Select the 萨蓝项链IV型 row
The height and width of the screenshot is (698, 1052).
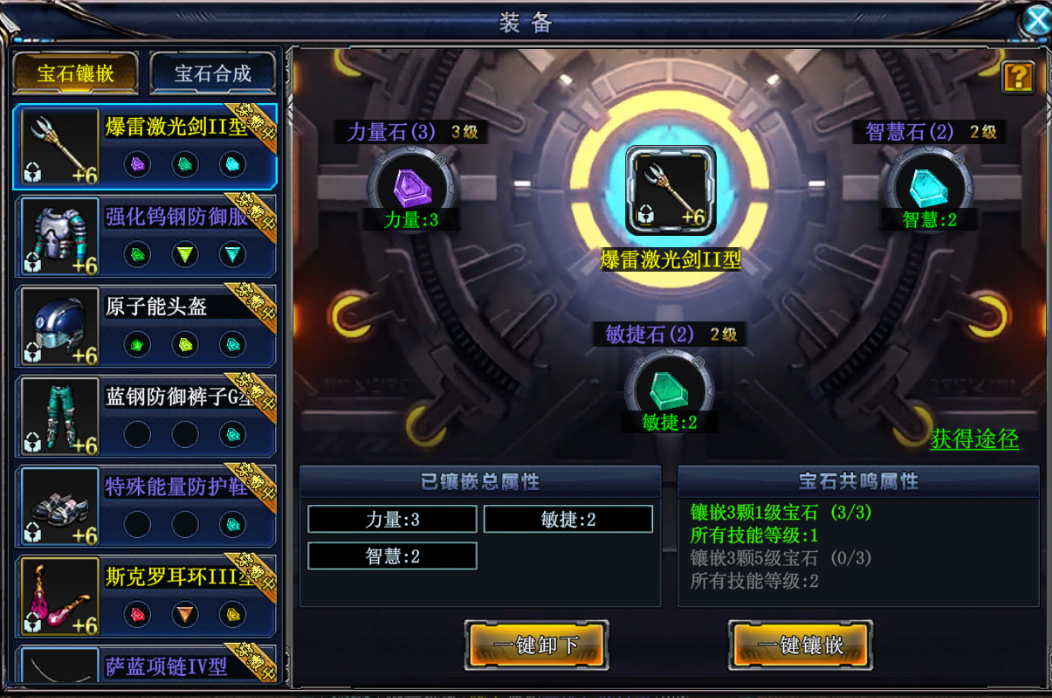(x=144, y=668)
